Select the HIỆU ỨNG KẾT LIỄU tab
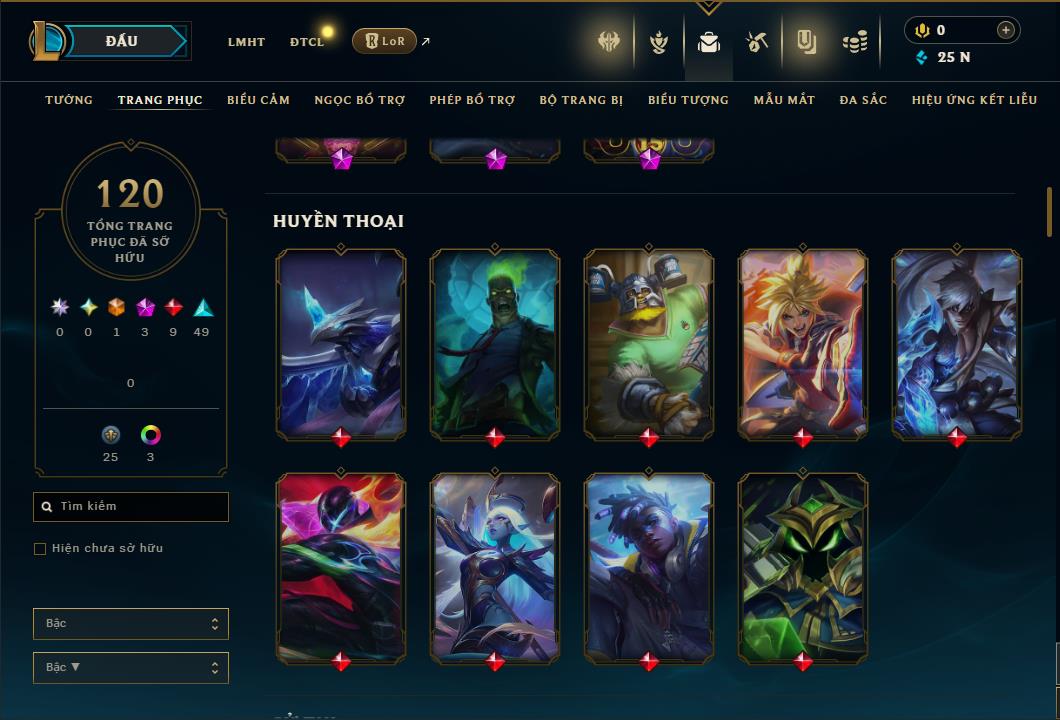Viewport: 1060px width, 720px height. tap(975, 100)
